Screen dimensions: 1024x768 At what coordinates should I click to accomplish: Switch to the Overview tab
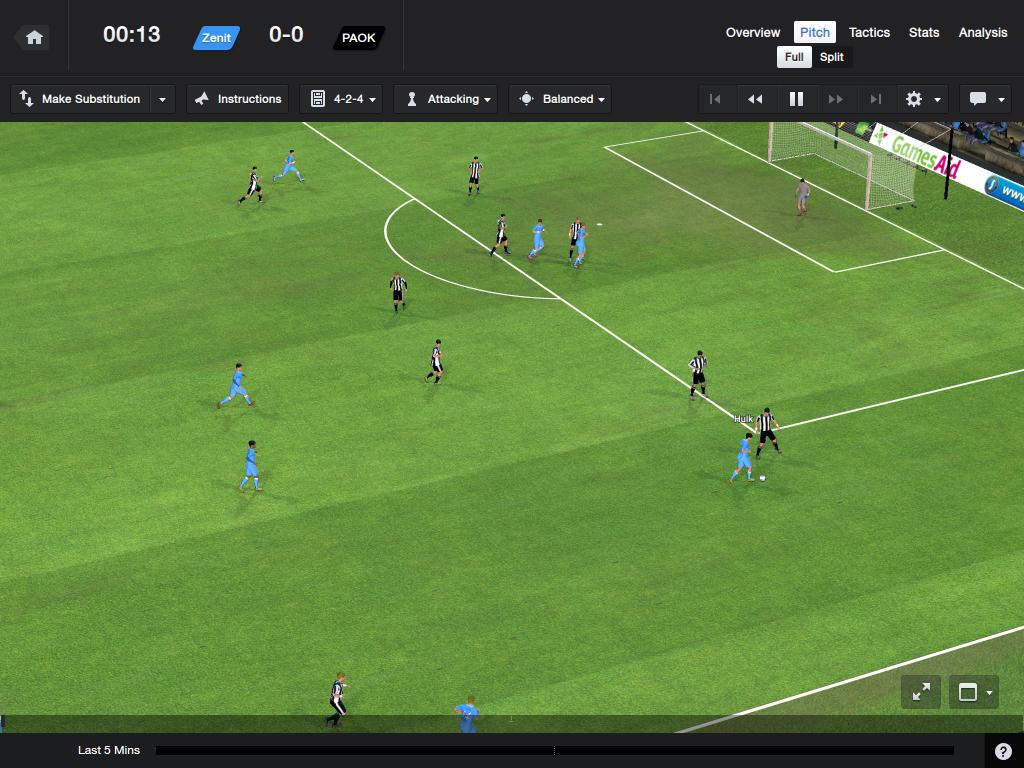click(753, 32)
